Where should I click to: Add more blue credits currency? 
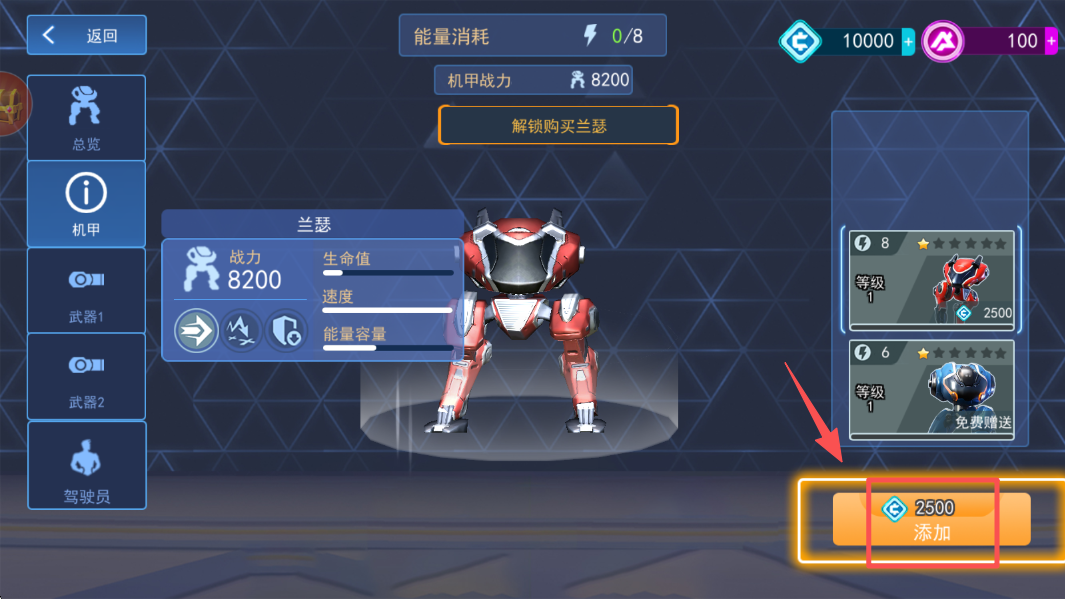908,42
